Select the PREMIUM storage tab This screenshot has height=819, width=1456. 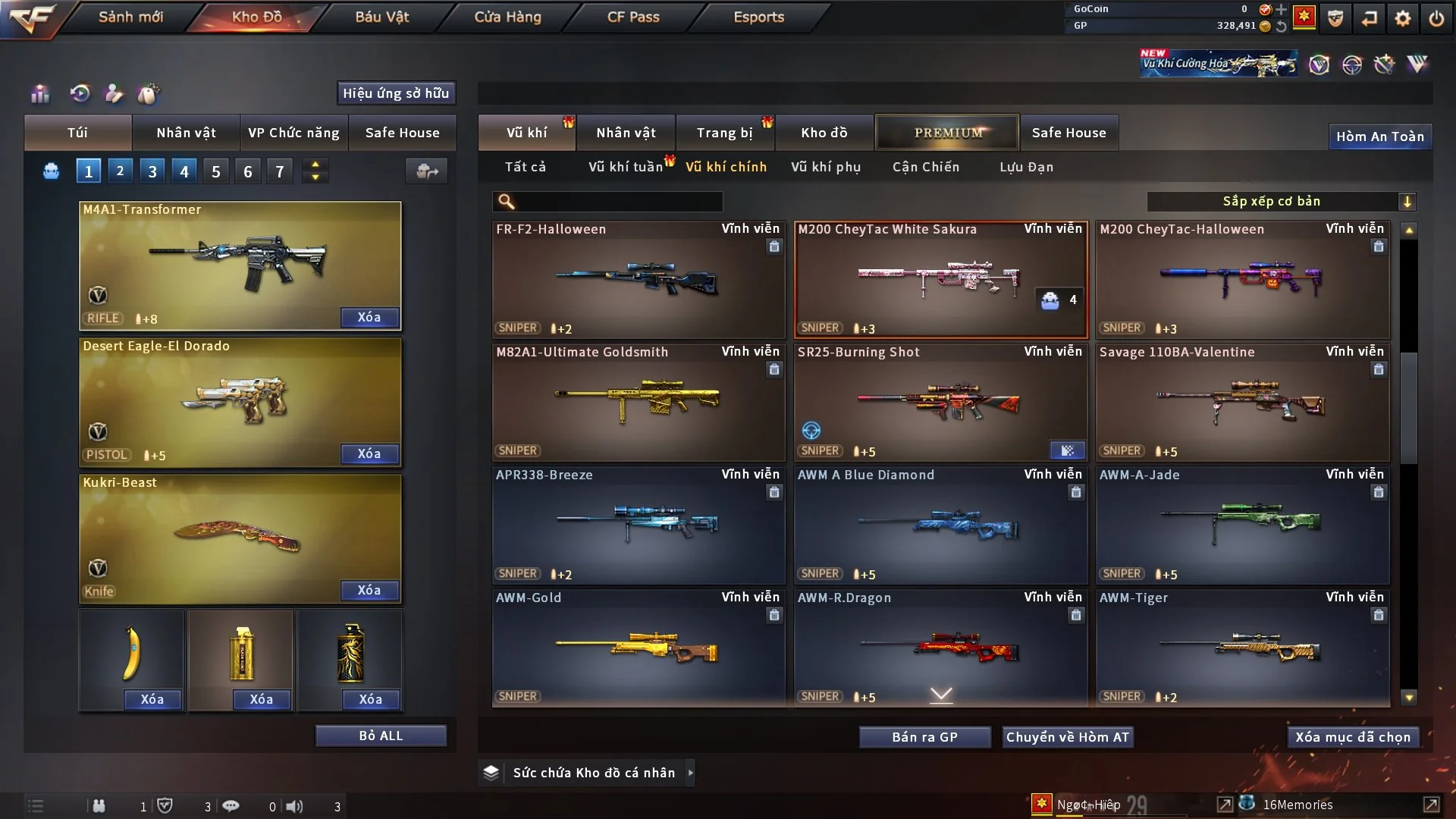tap(947, 133)
